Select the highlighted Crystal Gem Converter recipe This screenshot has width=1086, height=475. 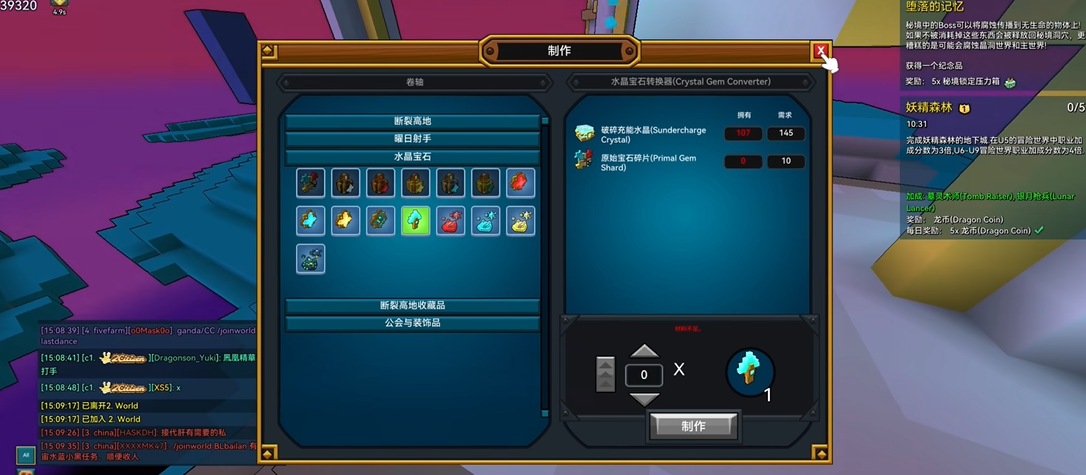pos(416,221)
